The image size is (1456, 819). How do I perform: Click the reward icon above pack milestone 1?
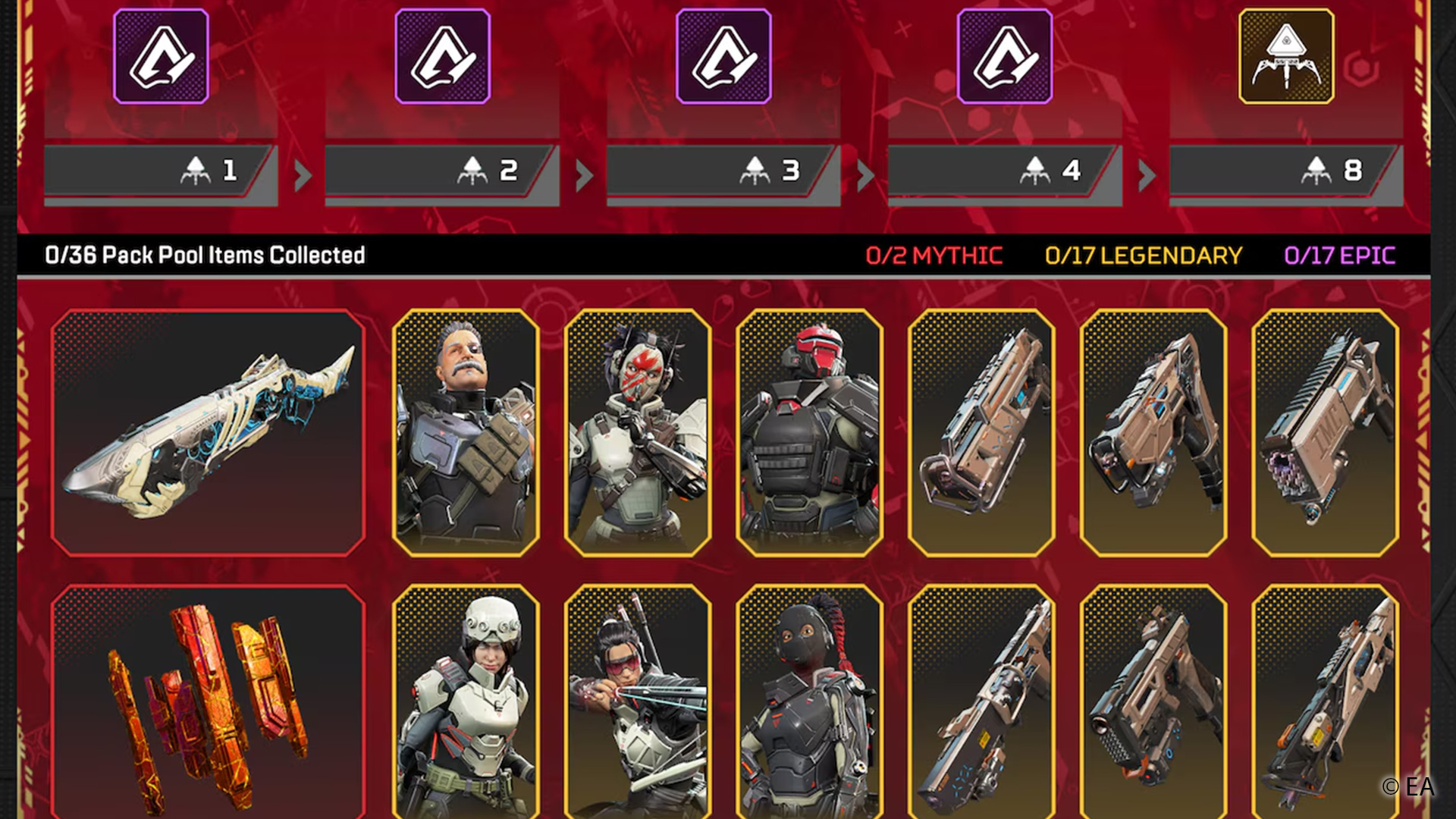click(161, 56)
